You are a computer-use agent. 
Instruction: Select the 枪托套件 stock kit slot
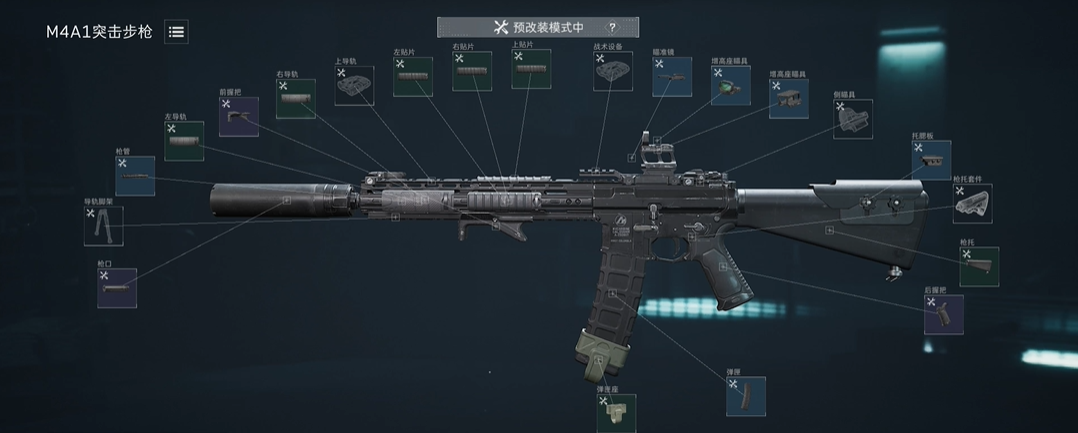click(972, 203)
